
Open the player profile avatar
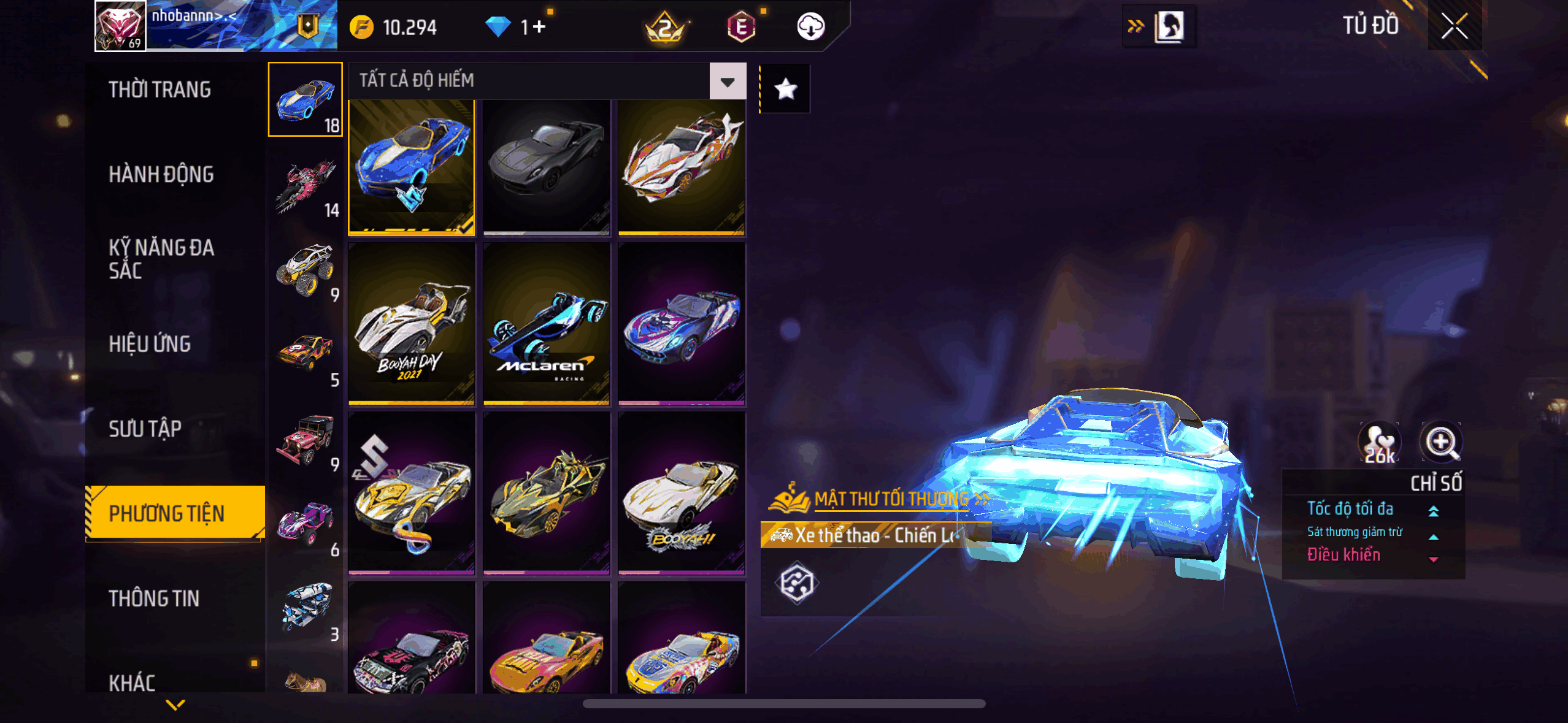(120, 26)
